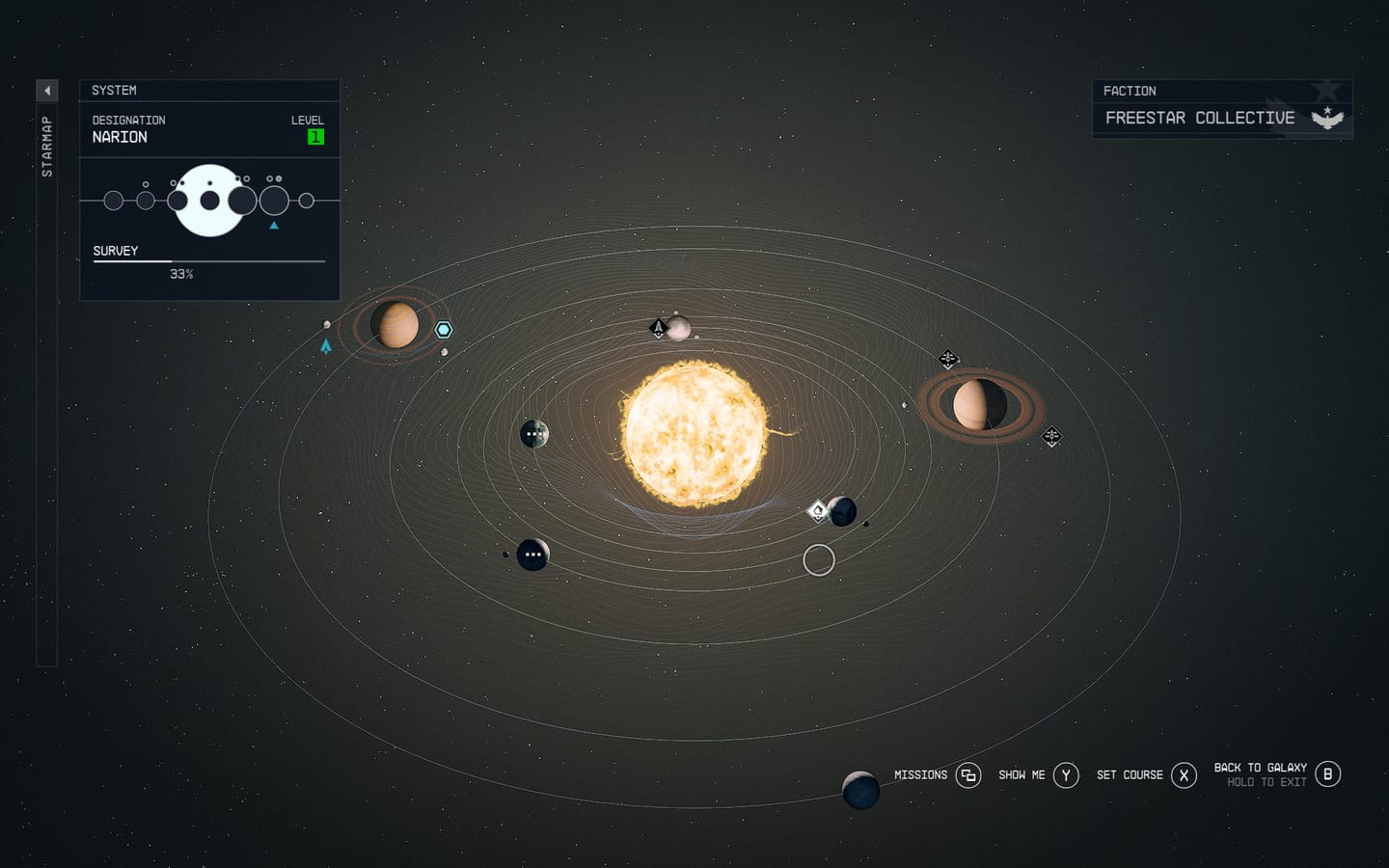Collapse the Starmap sidebar with the left chevron

(47, 89)
